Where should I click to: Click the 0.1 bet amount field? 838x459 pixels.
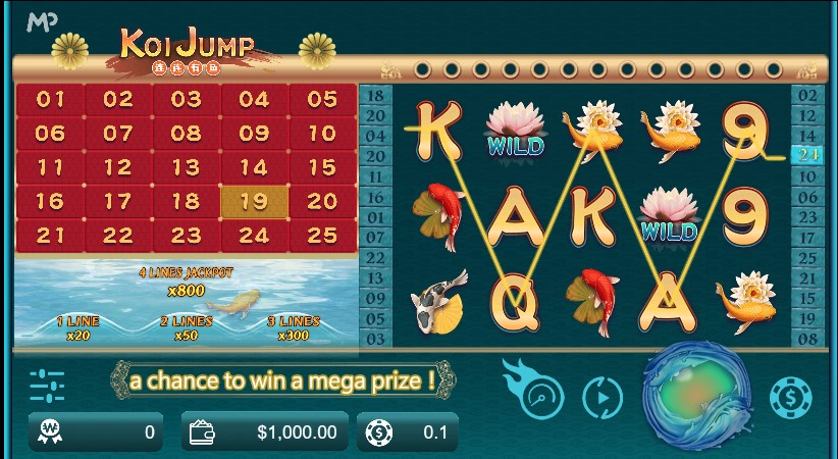coord(411,432)
